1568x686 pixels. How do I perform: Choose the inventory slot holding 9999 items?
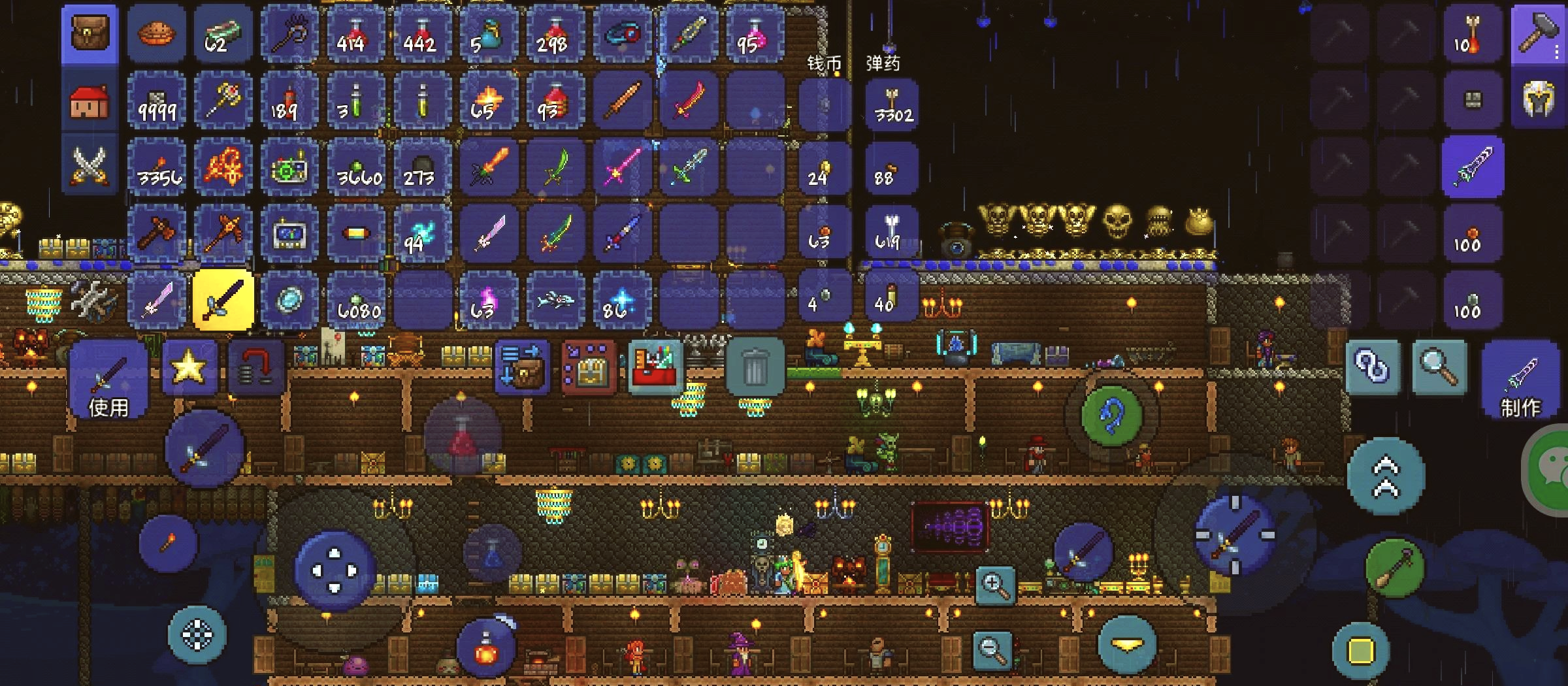pyautogui.click(x=157, y=101)
